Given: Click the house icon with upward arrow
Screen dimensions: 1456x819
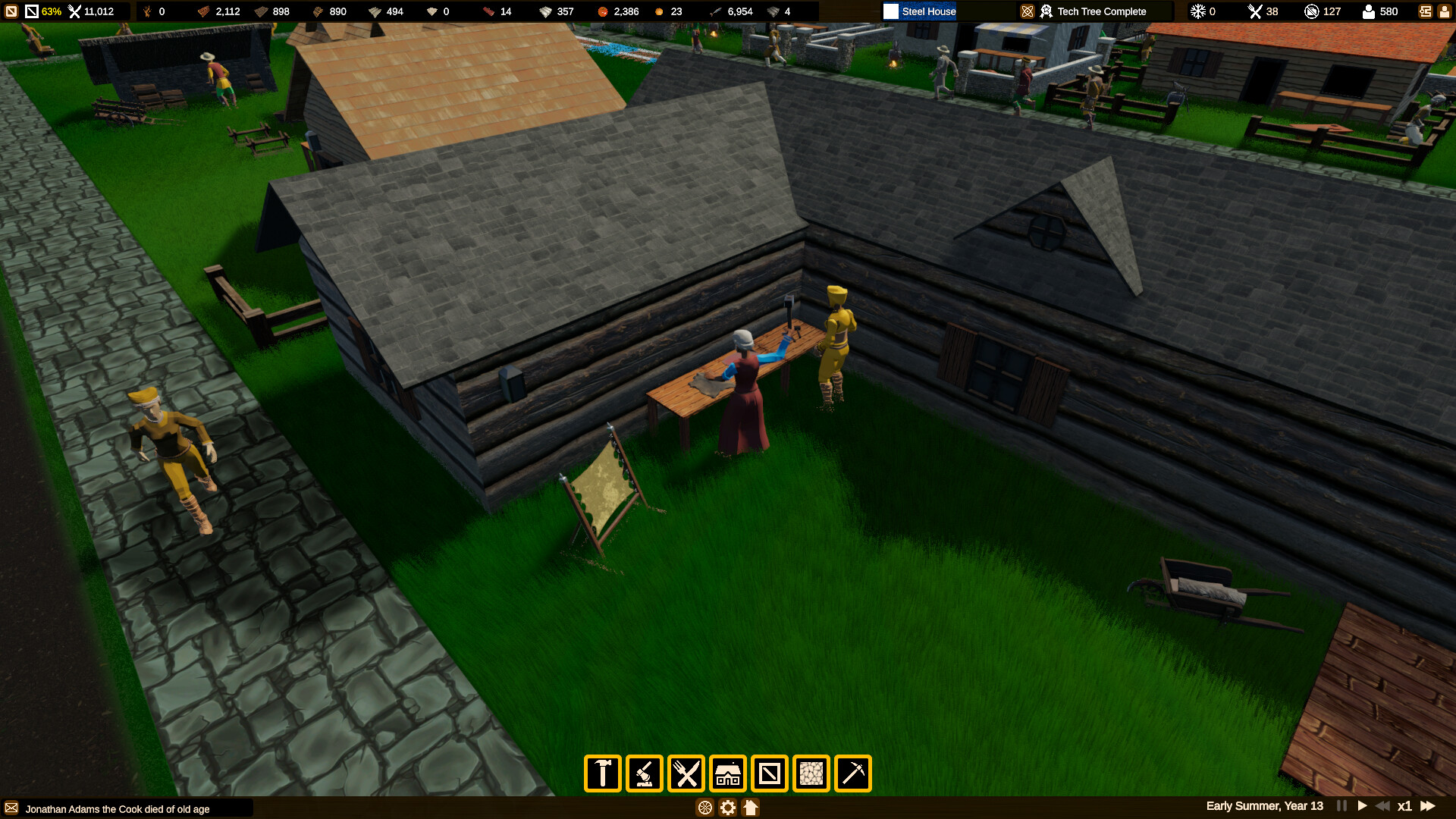Looking at the screenshot, I should pos(750,808).
